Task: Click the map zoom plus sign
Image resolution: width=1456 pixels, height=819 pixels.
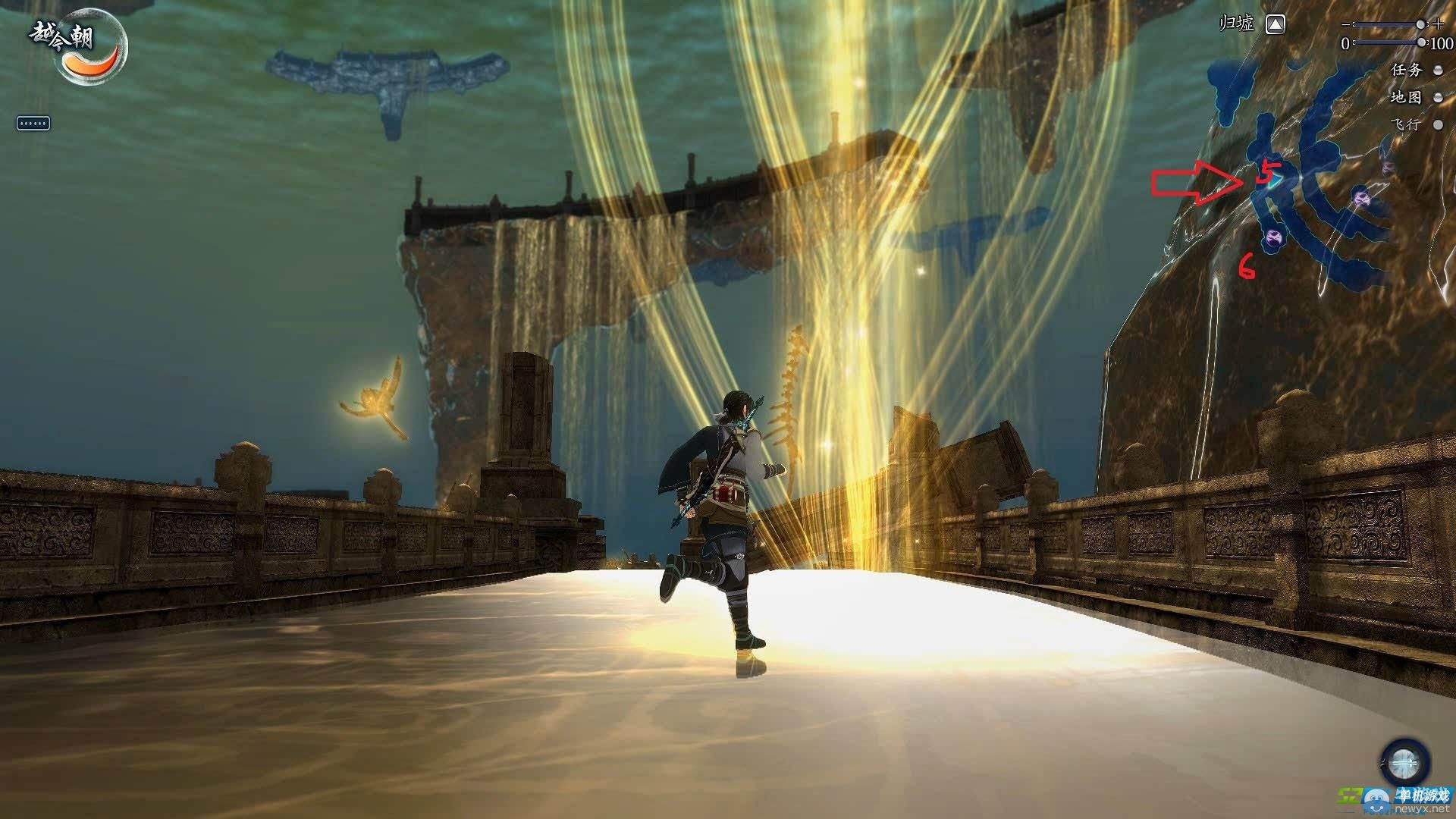Action: point(1439,24)
